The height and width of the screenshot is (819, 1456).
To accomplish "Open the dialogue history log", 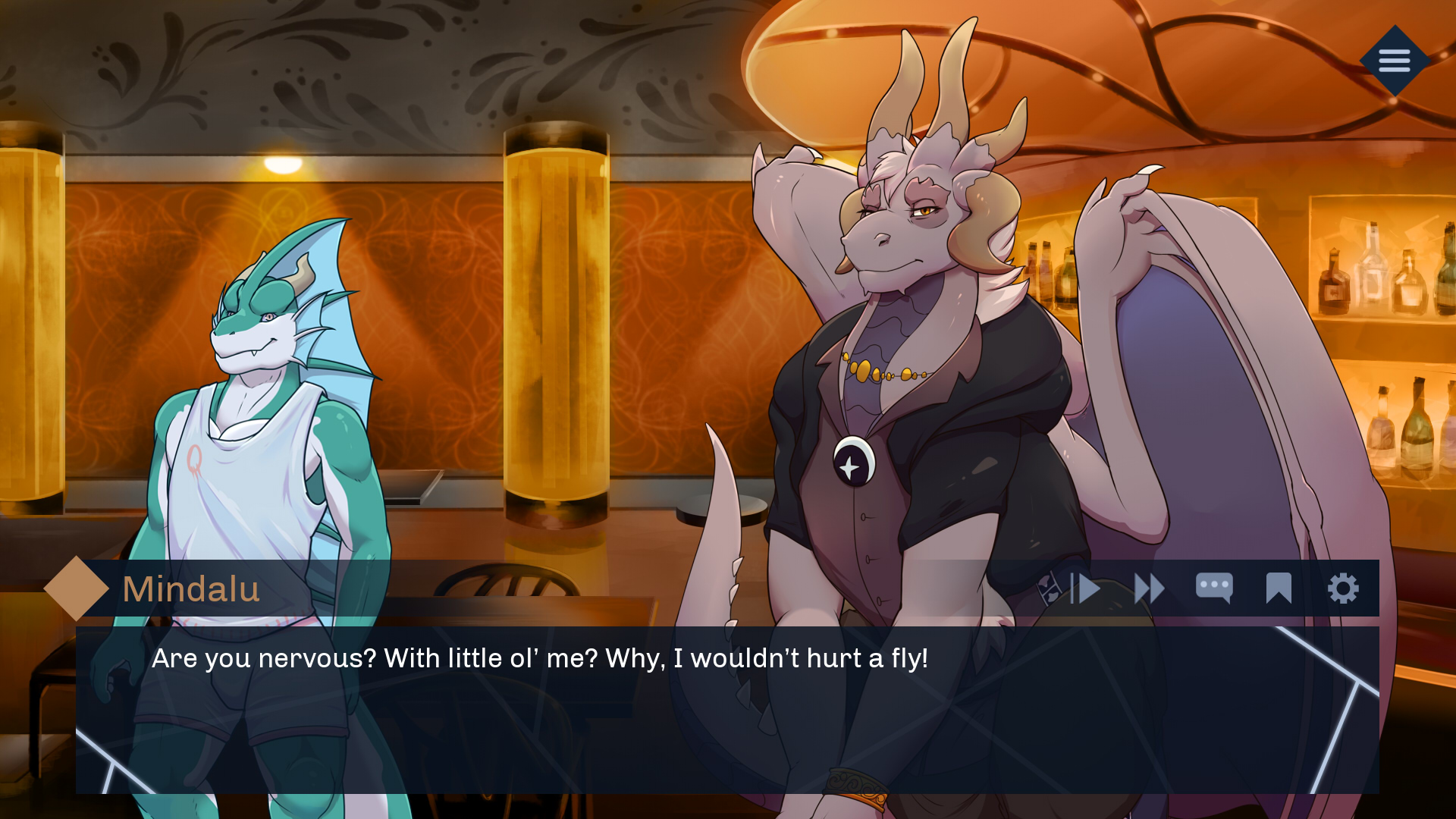I will (x=1213, y=588).
